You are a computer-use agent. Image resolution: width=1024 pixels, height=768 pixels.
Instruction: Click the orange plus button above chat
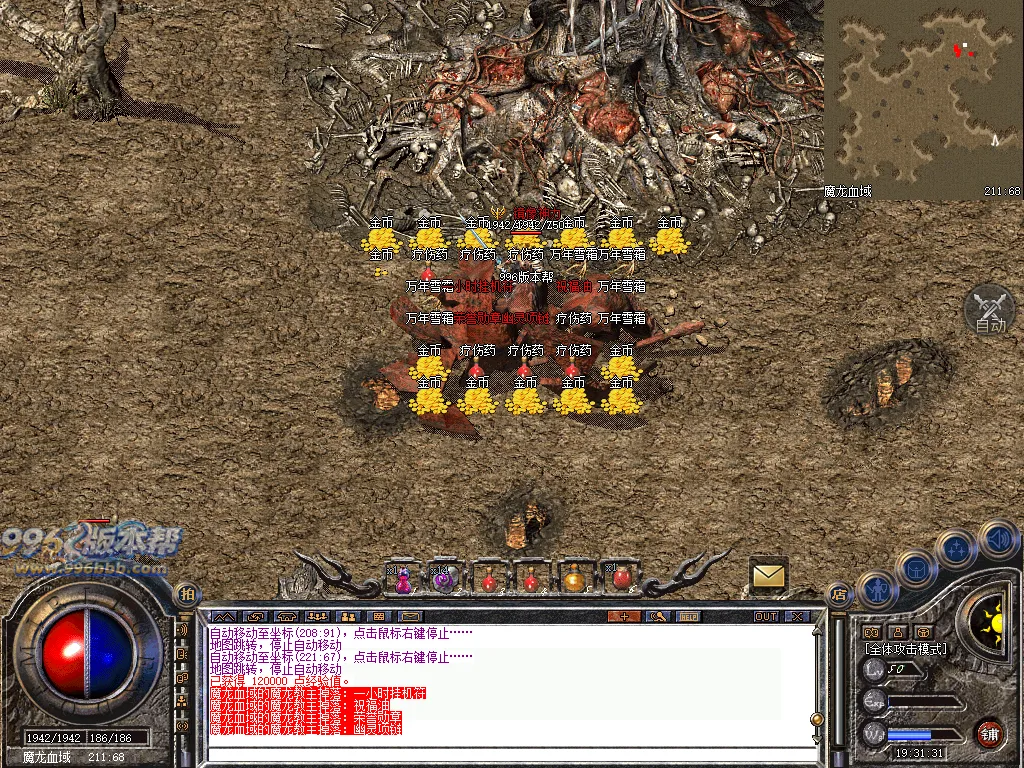coord(625,616)
